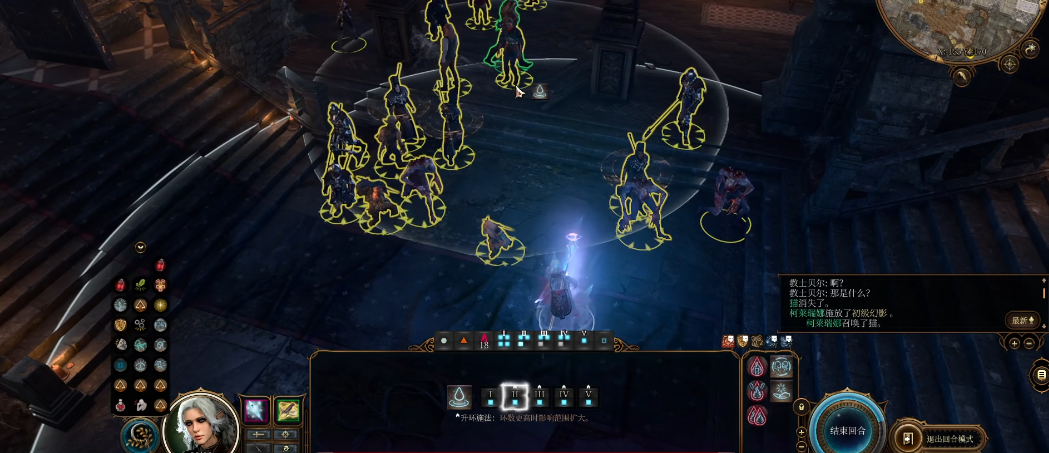1049x453 pixels.
Task: Select spell upcast level I
Action: point(489,398)
